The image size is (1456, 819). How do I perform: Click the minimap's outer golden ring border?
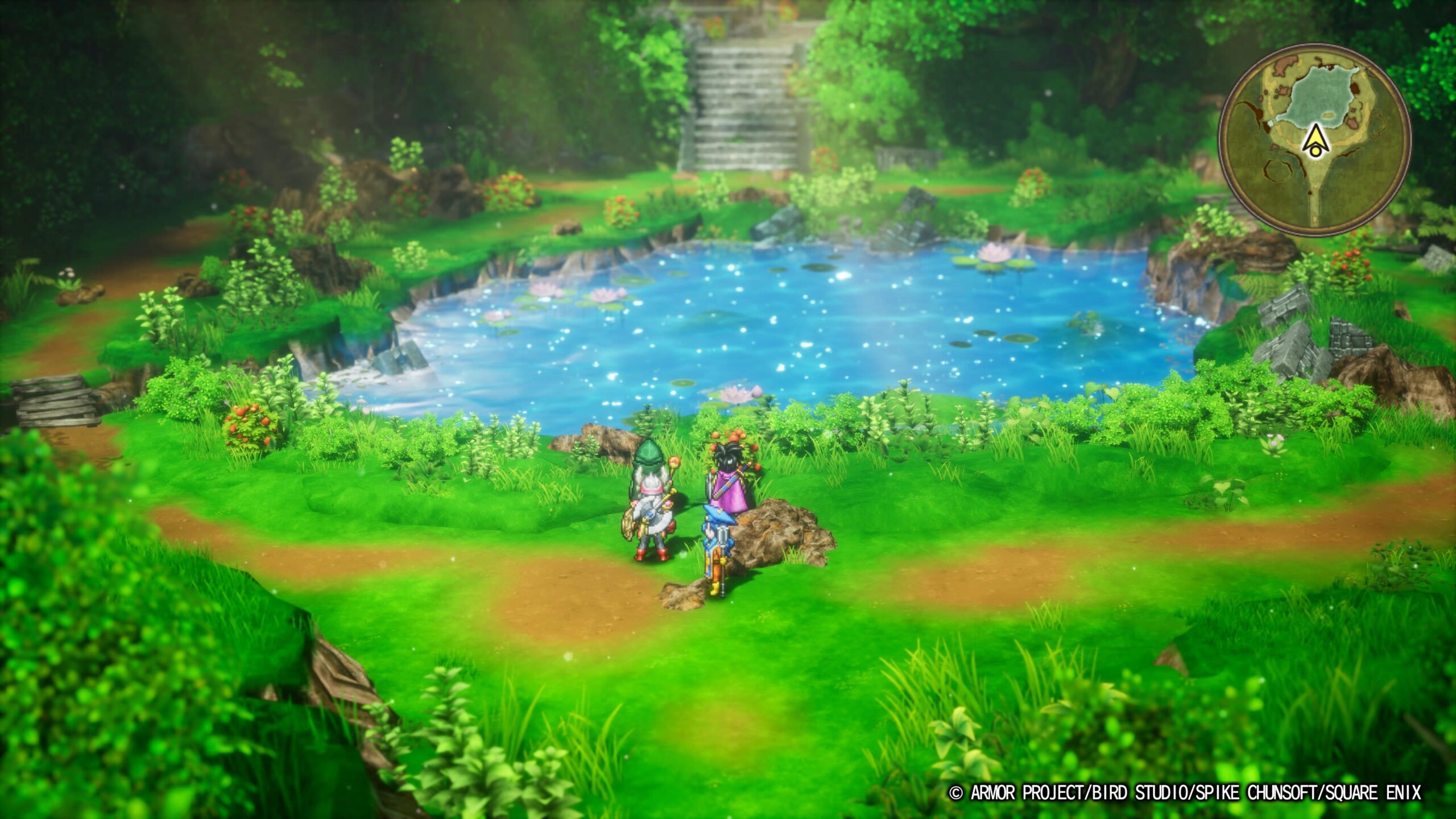pyautogui.click(x=1319, y=49)
